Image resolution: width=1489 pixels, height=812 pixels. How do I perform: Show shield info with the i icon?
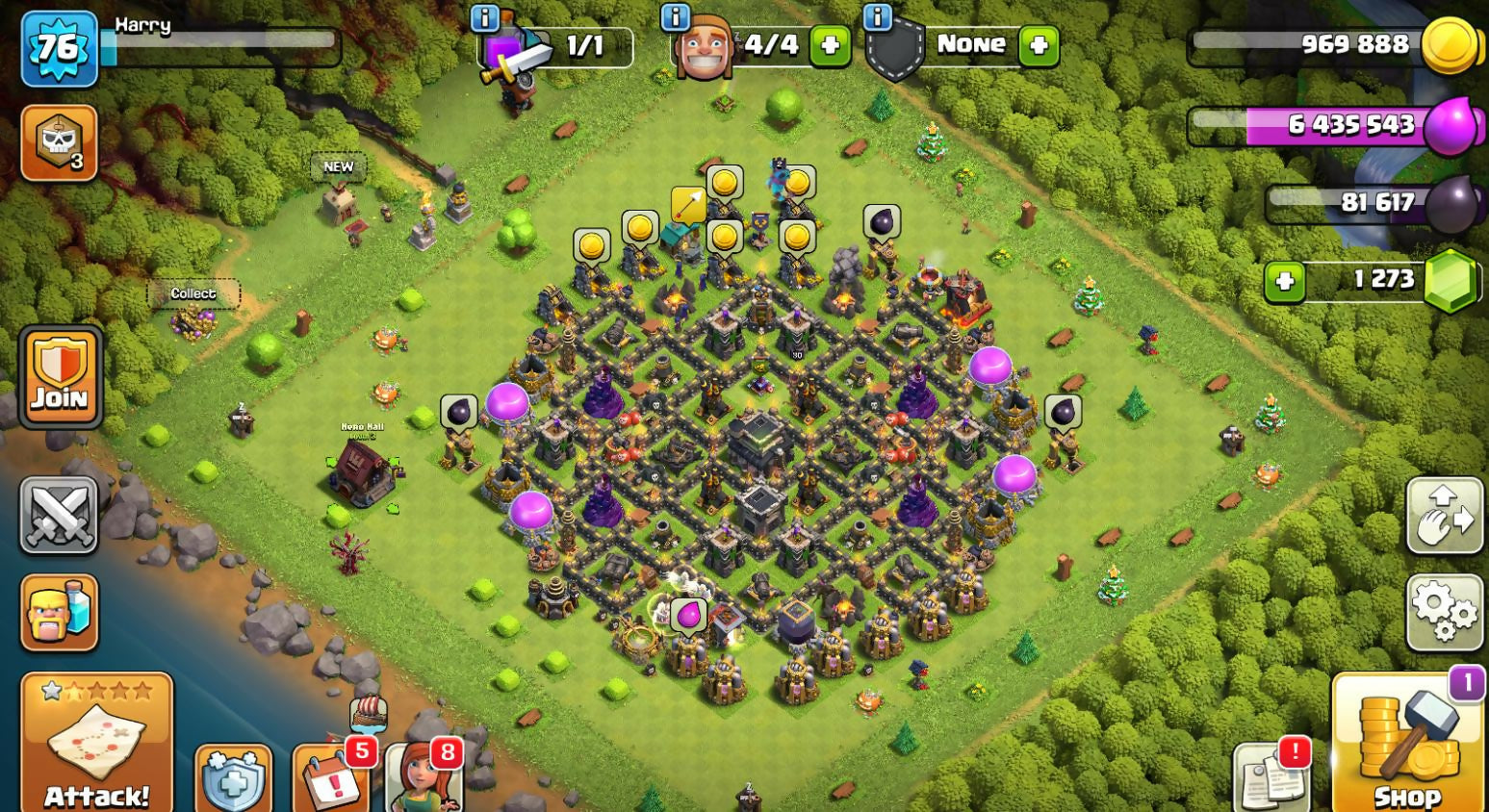click(x=877, y=16)
